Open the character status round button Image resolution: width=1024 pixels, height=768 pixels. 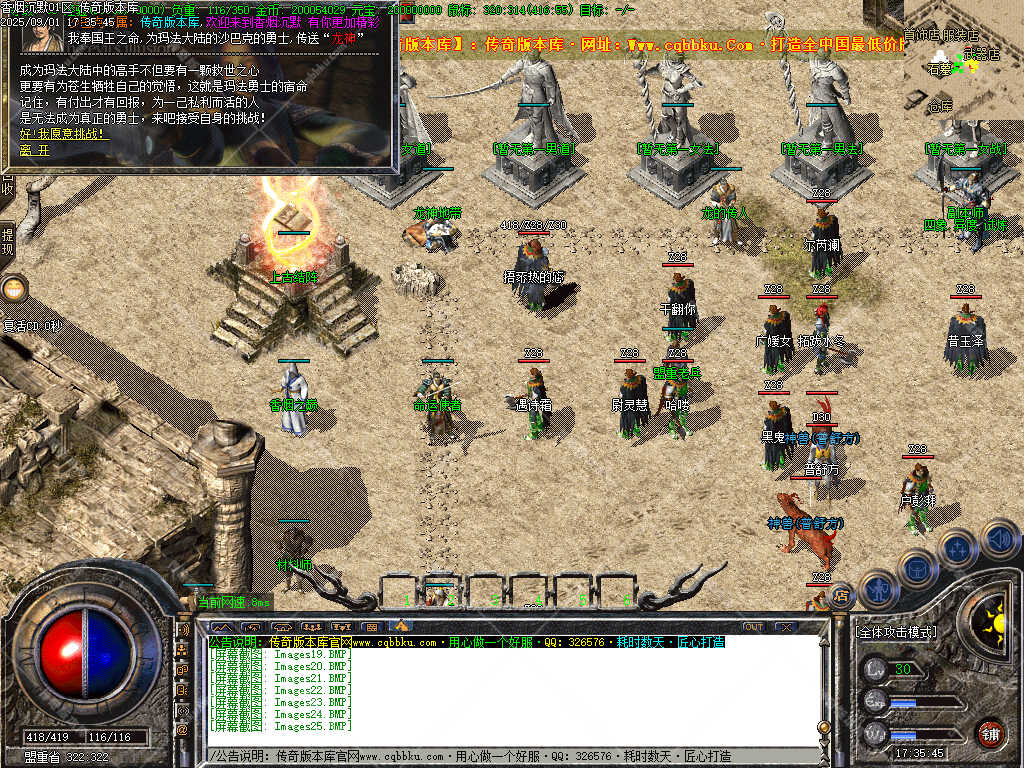[877, 590]
